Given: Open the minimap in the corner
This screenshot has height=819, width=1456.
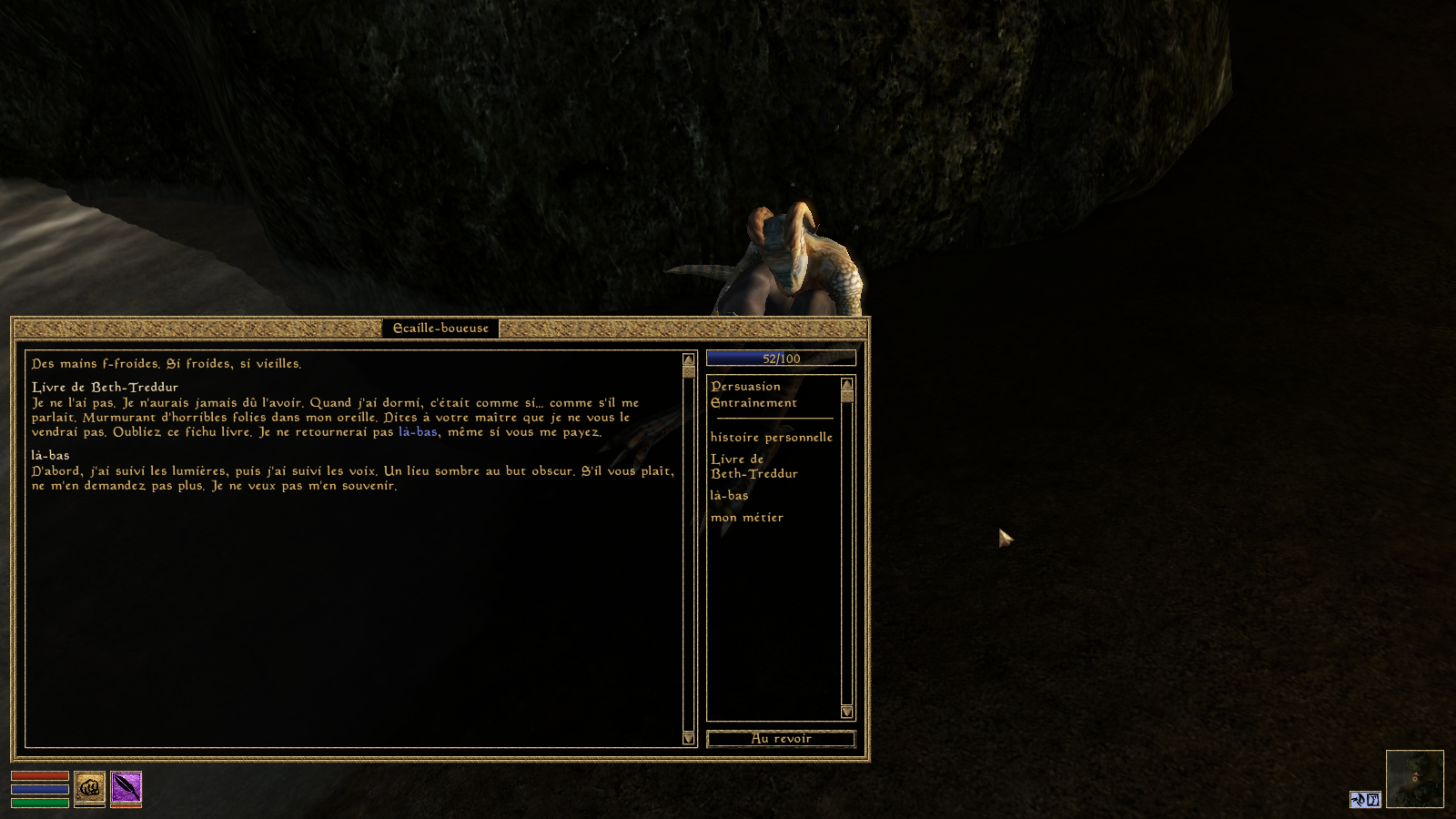Looking at the screenshot, I should point(1414,778).
